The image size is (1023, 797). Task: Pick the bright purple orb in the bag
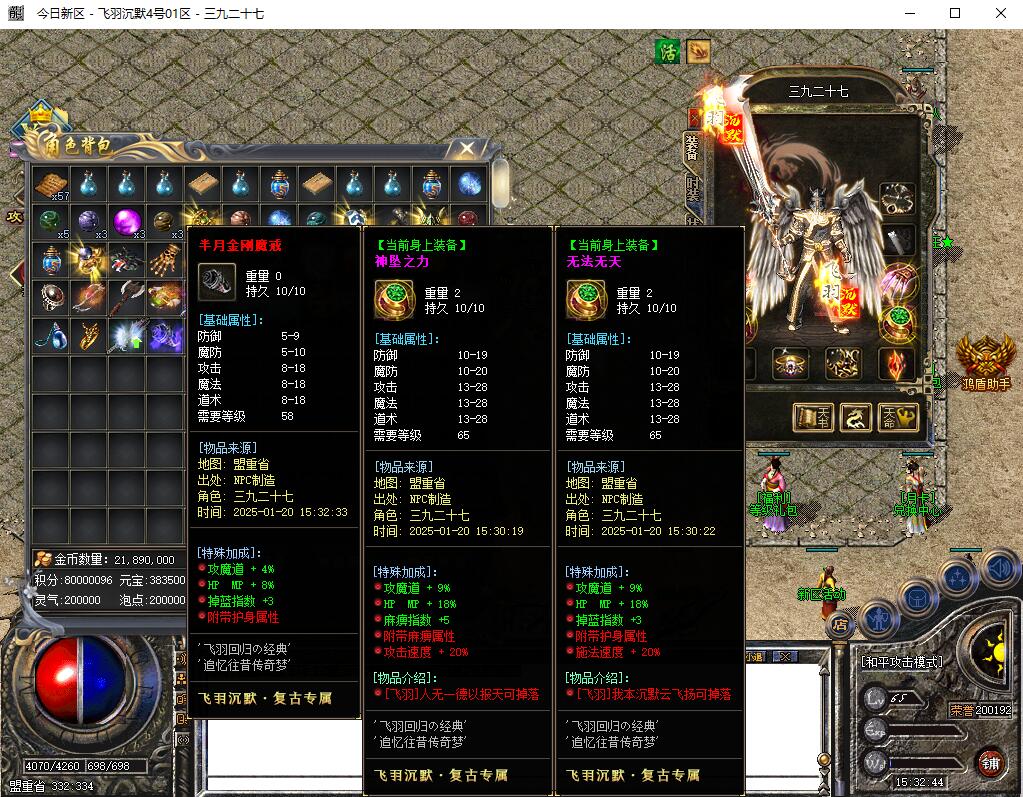point(127,221)
